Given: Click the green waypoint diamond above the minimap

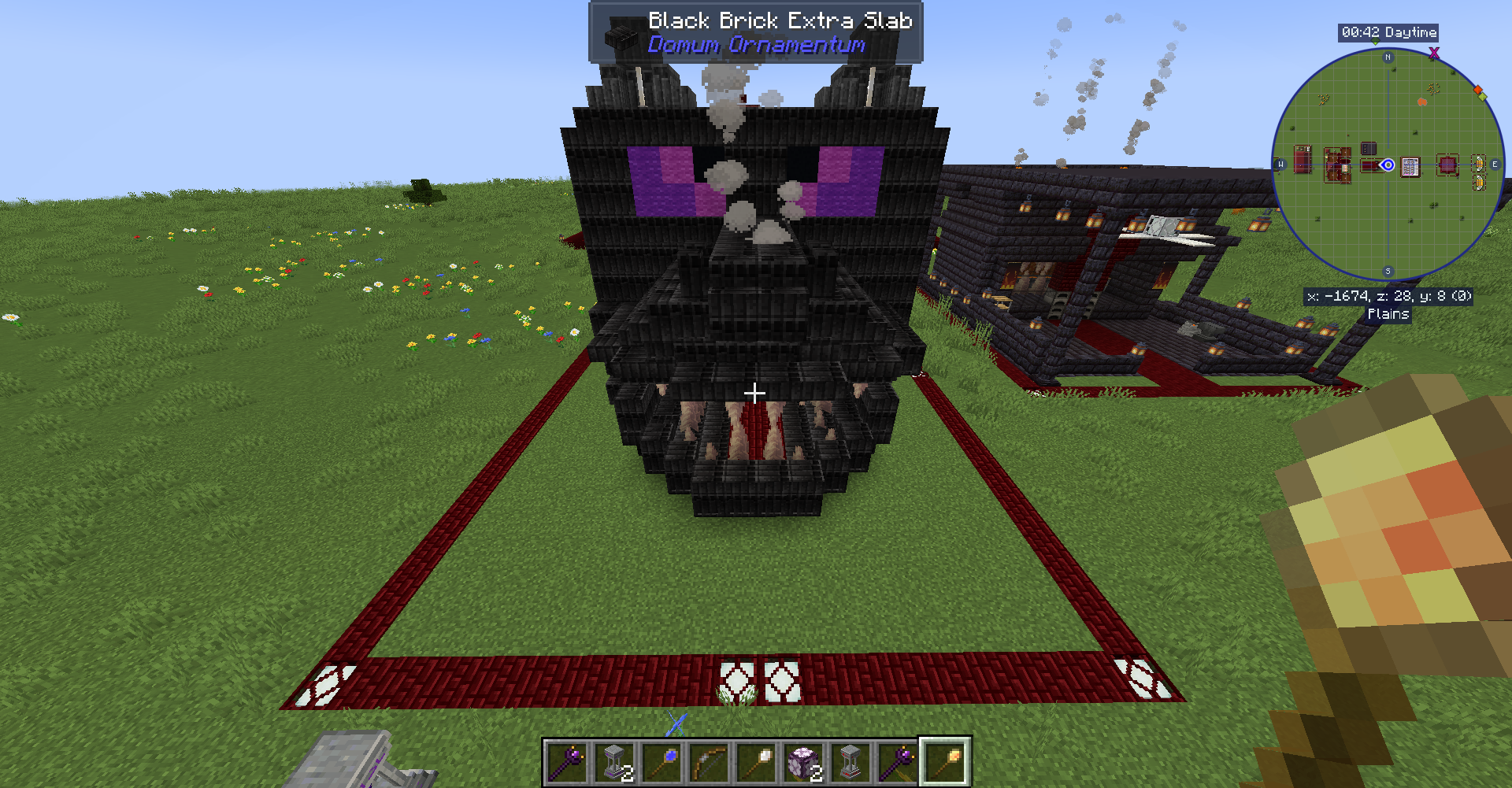Looking at the screenshot, I should [x=1376, y=42].
